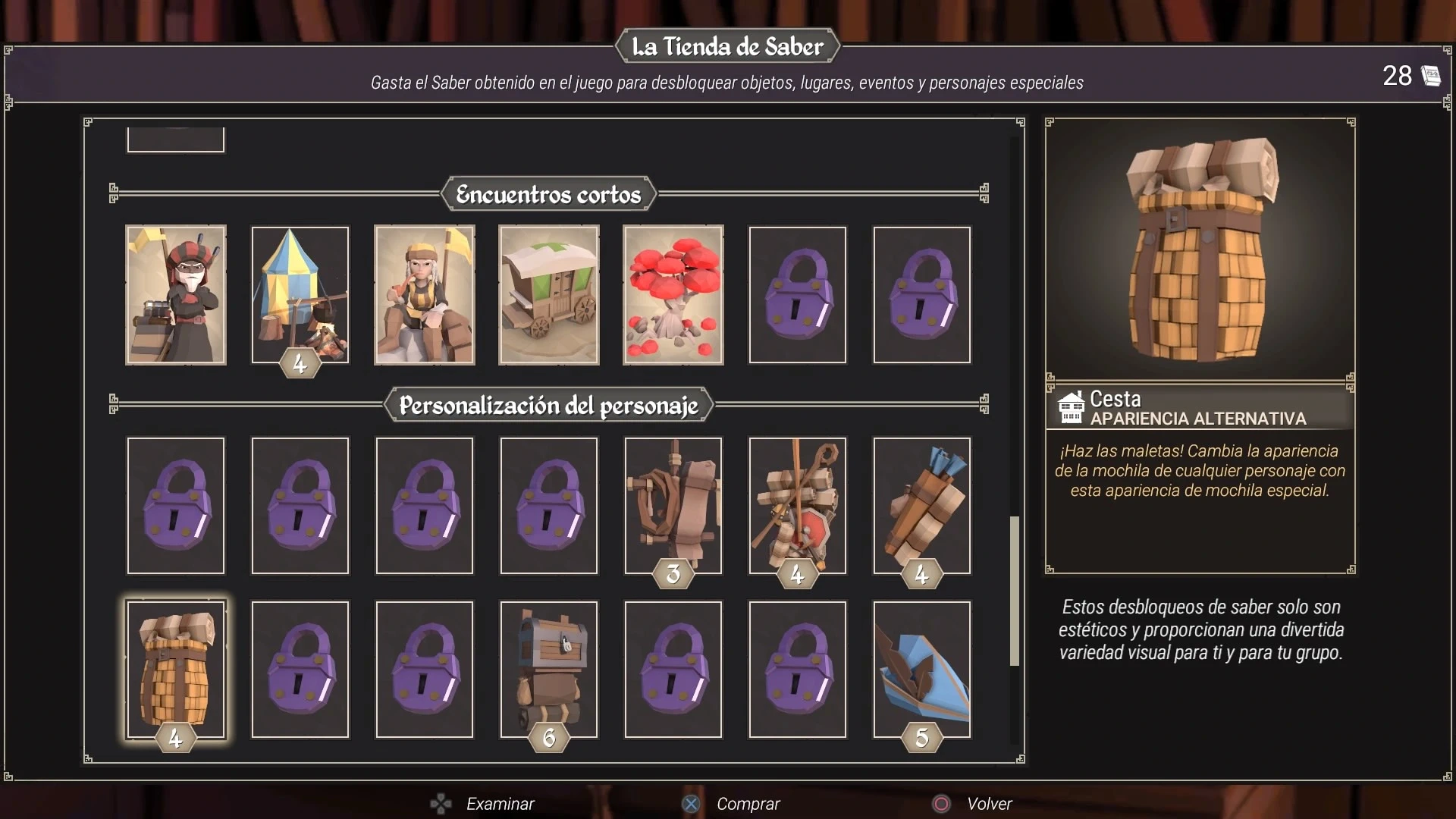Pick the covered wagon encounter card
1456x819 pixels.
pyautogui.click(x=549, y=295)
